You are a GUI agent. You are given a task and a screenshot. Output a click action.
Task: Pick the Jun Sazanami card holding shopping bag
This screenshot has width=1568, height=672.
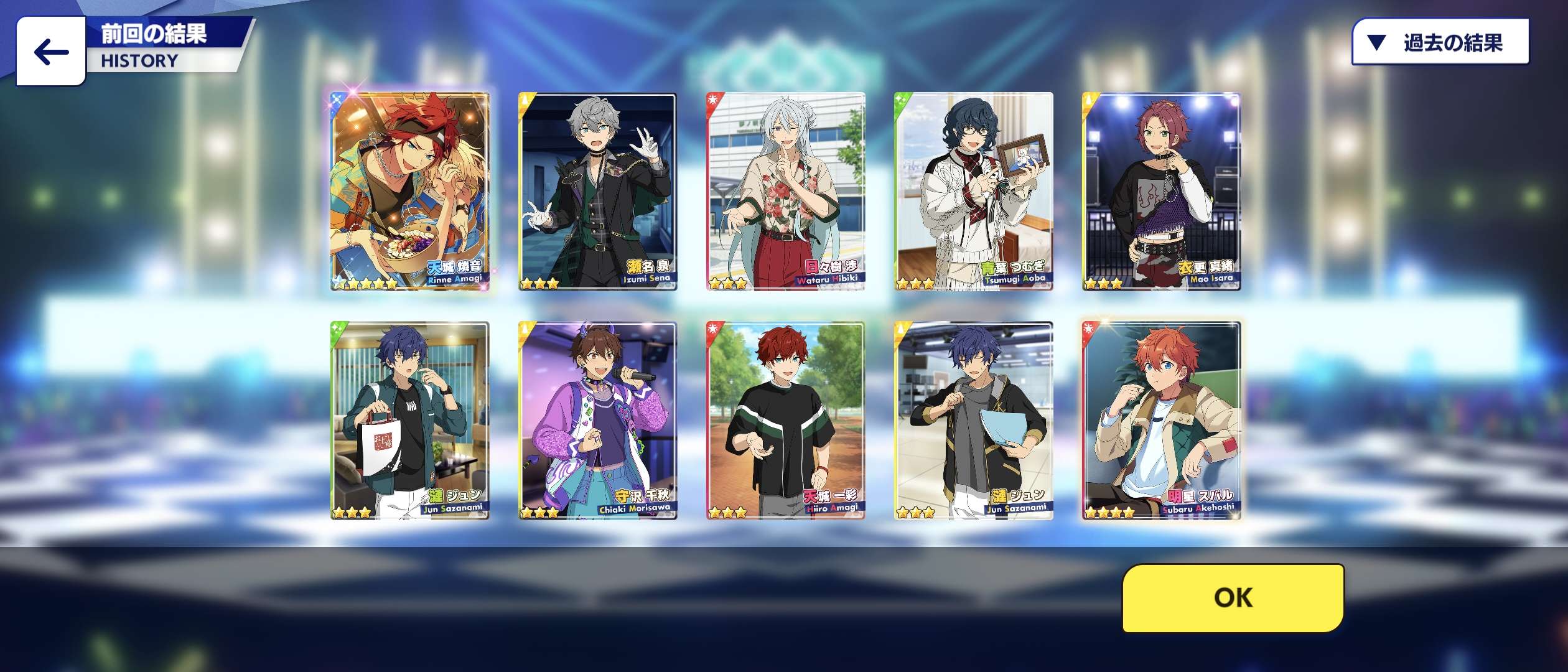[411, 421]
